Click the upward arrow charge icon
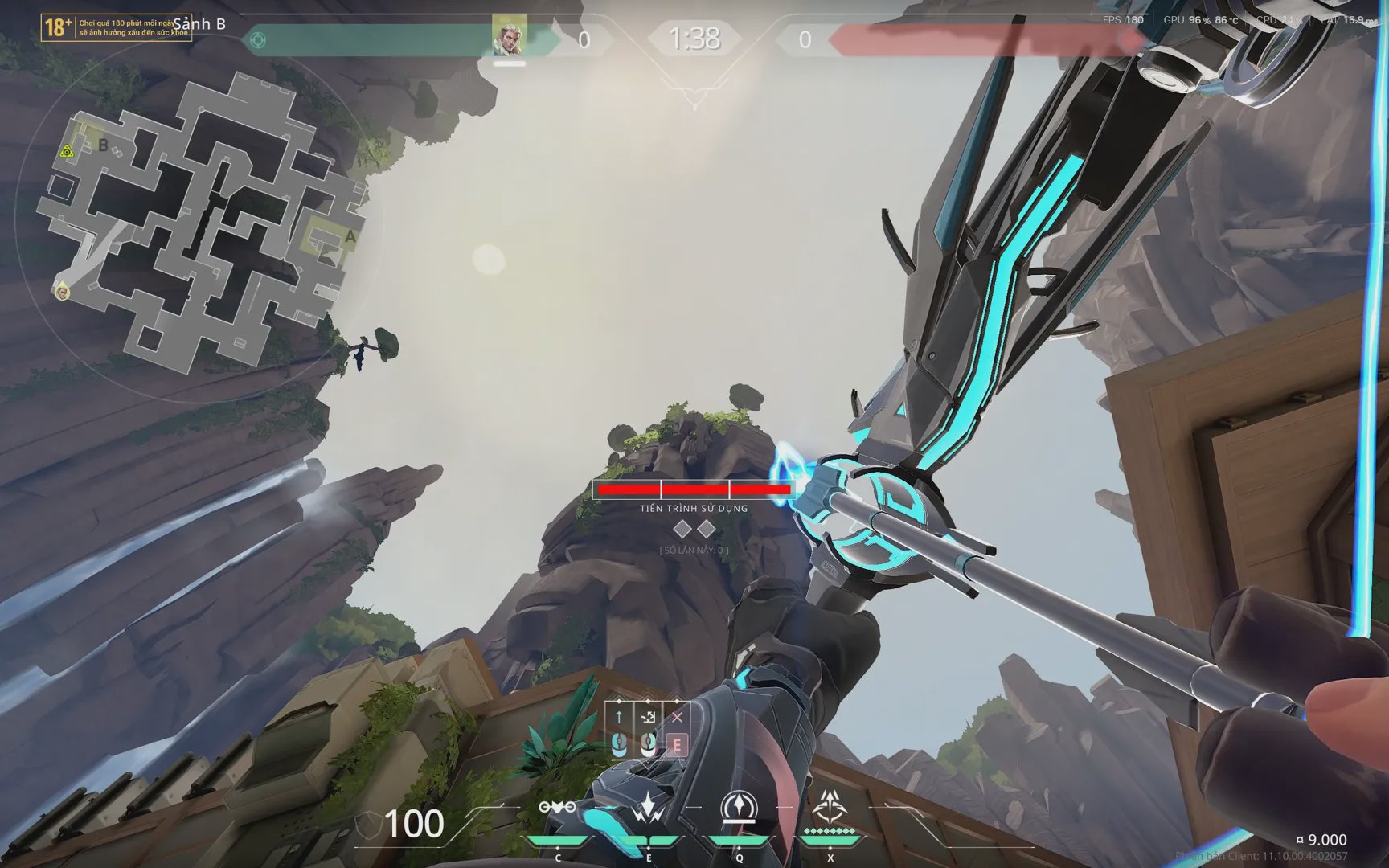The image size is (1389, 868). [x=619, y=716]
